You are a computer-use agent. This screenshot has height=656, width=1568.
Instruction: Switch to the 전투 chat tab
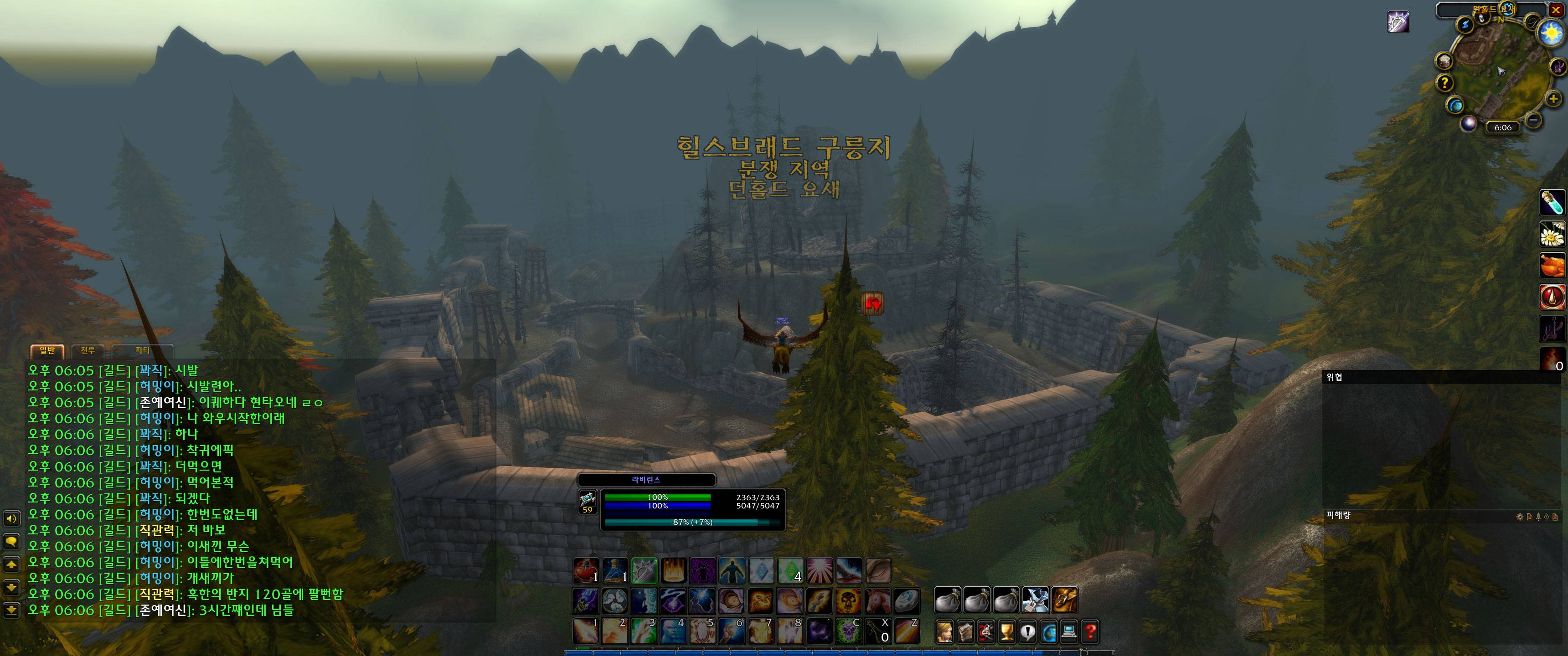click(88, 350)
